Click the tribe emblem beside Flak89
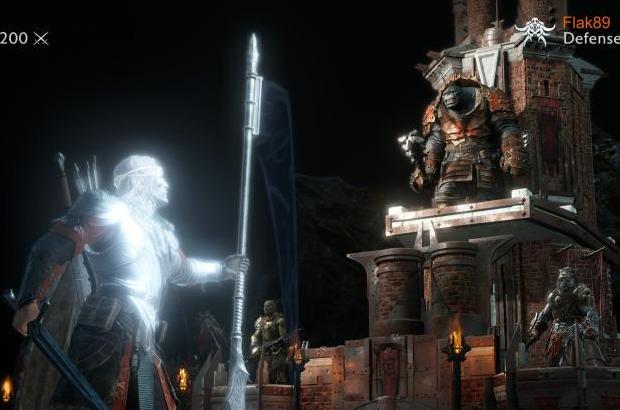This screenshot has width=620, height=410. [x=534, y=31]
